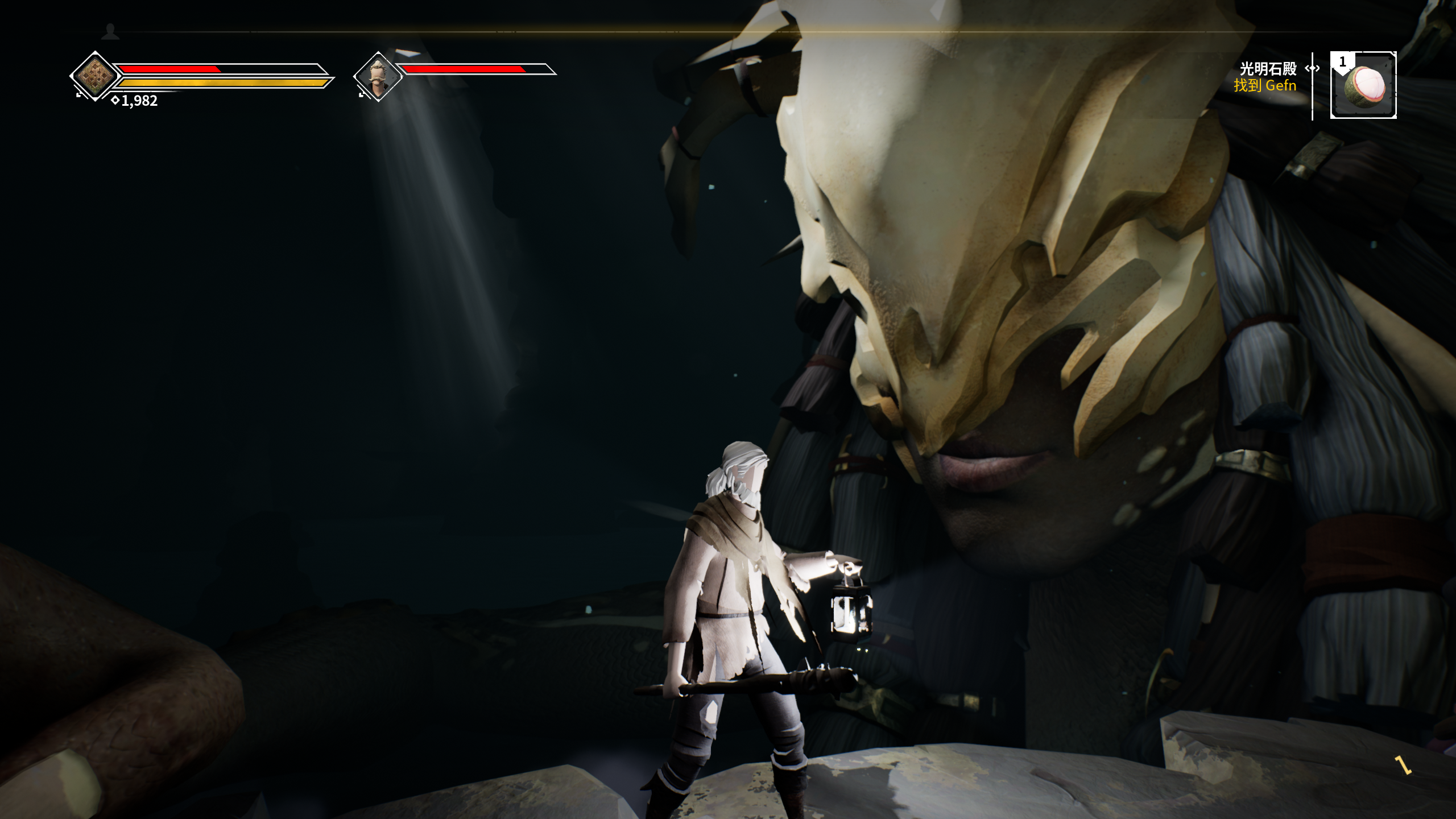Click the objective text 找到 Gefn
This screenshot has height=819, width=1456.
pos(1264,85)
